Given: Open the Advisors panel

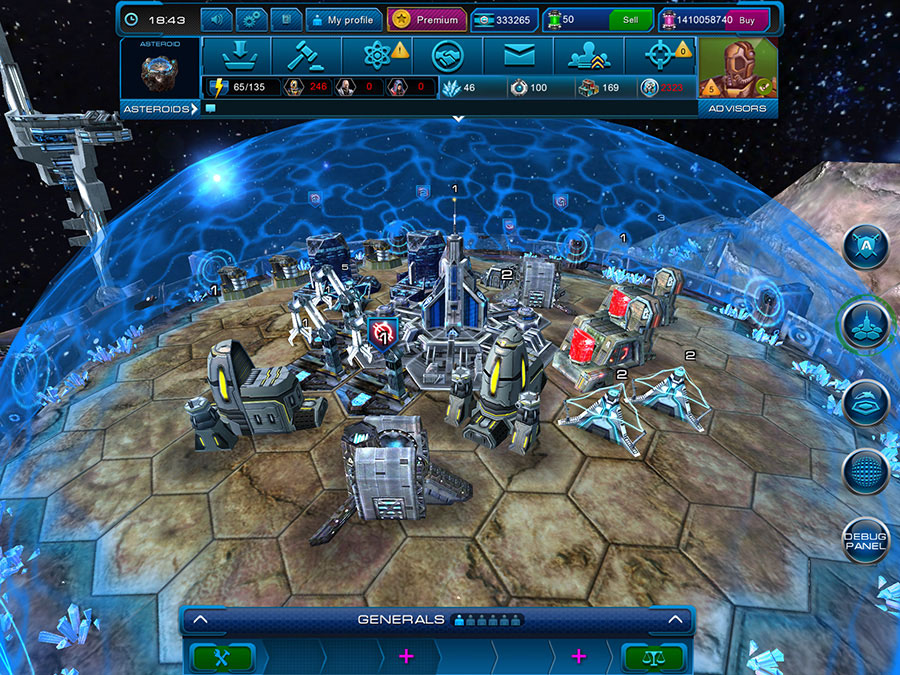Looking at the screenshot, I should click(x=738, y=108).
